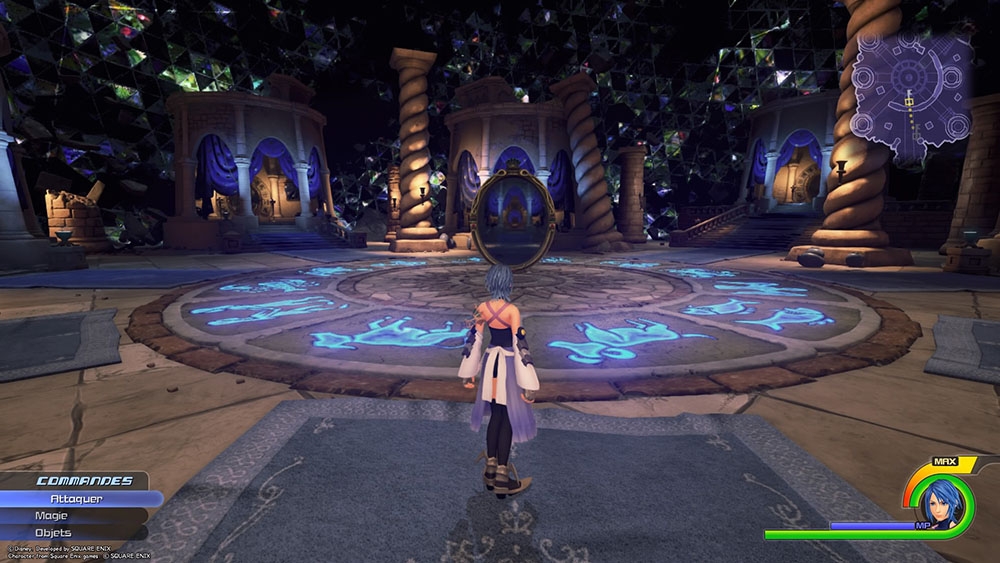Click Aqua's character portrait
Viewport: 1000px width, 563px height.
[943, 500]
